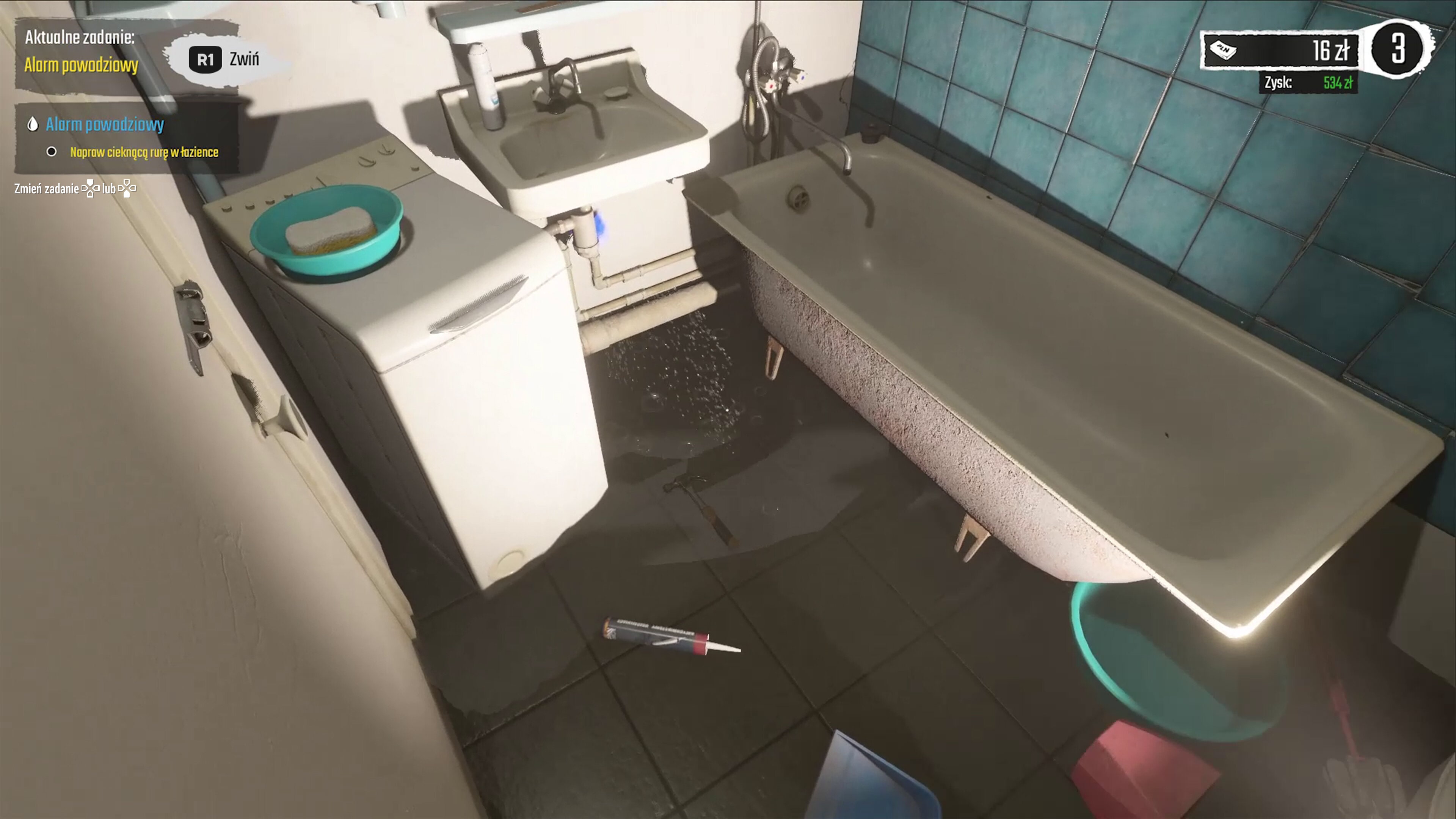Click the yellow objective text Napraw cieknącą rurę w łazience
1456x819 pixels.
145,152
